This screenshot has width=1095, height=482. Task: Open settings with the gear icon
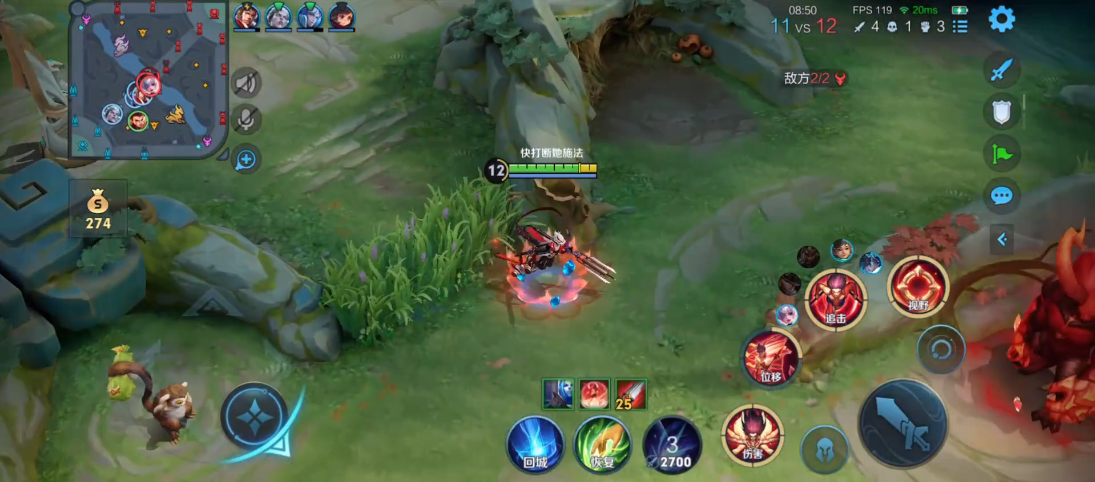point(1001,18)
